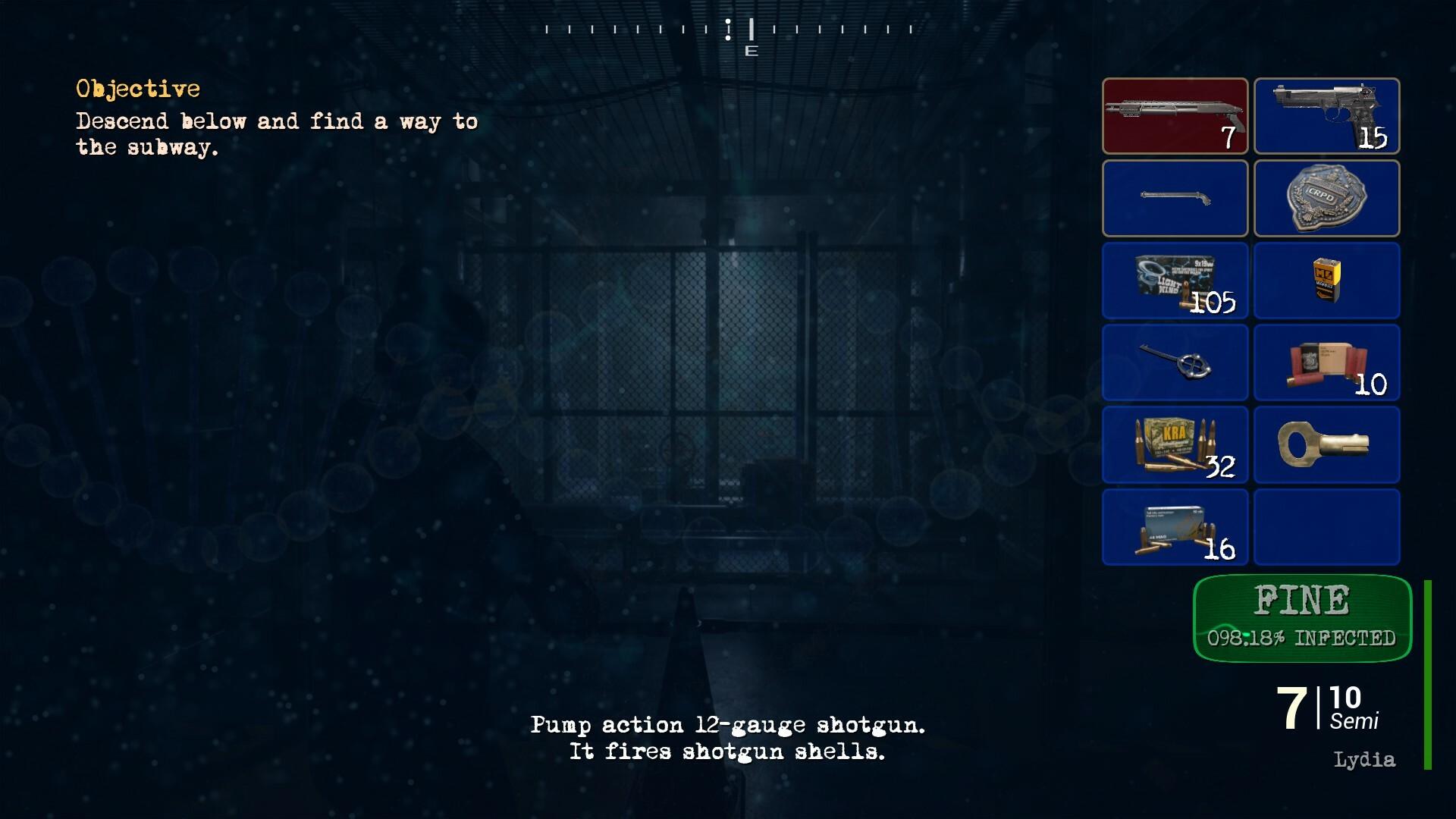This screenshot has height=819, width=1456.
Task: Select the KRA rifle ammunition box
Action: click(x=1175, y=444)
